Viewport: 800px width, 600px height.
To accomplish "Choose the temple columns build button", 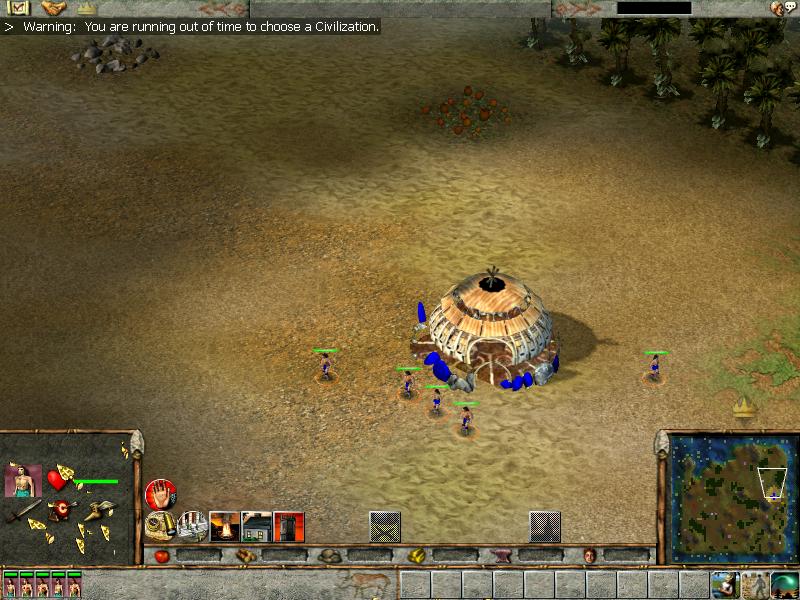I will (x=192, y=525).
